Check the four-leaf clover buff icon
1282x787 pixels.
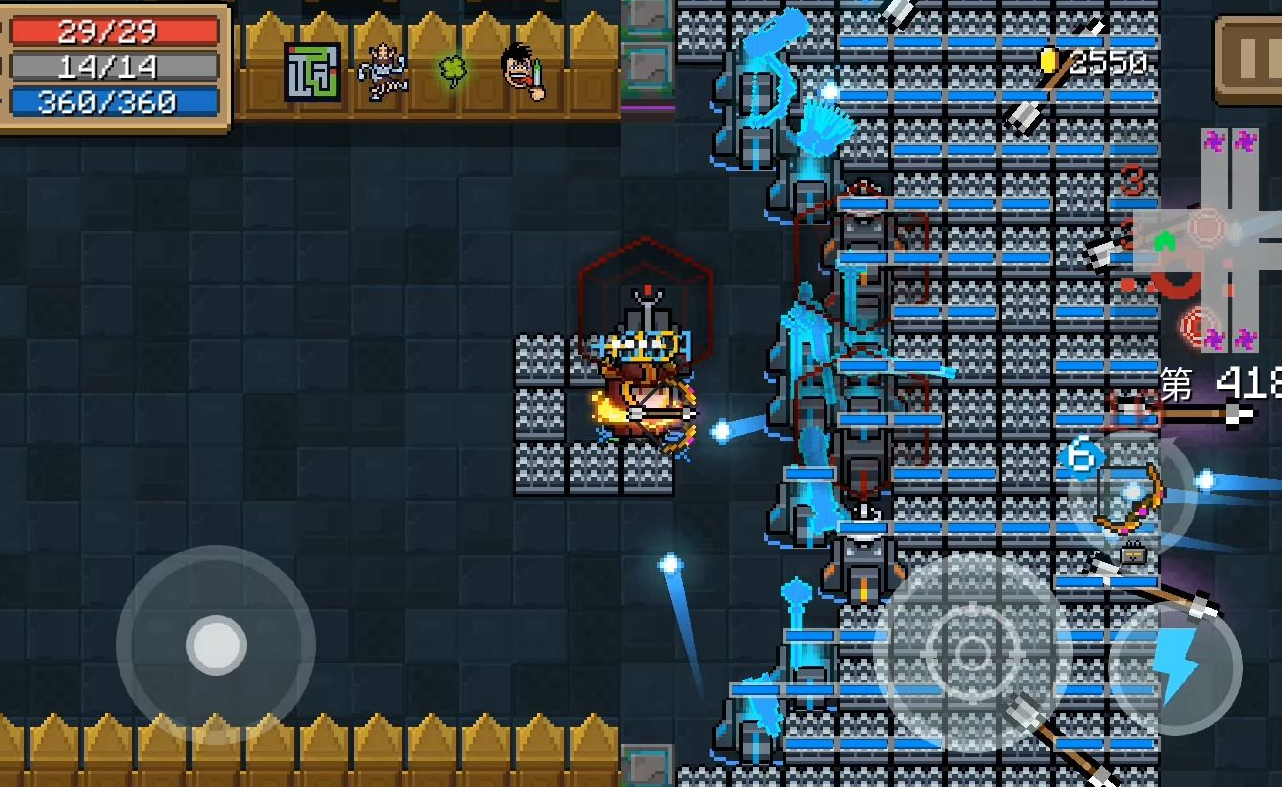click(x=453, y=71)
